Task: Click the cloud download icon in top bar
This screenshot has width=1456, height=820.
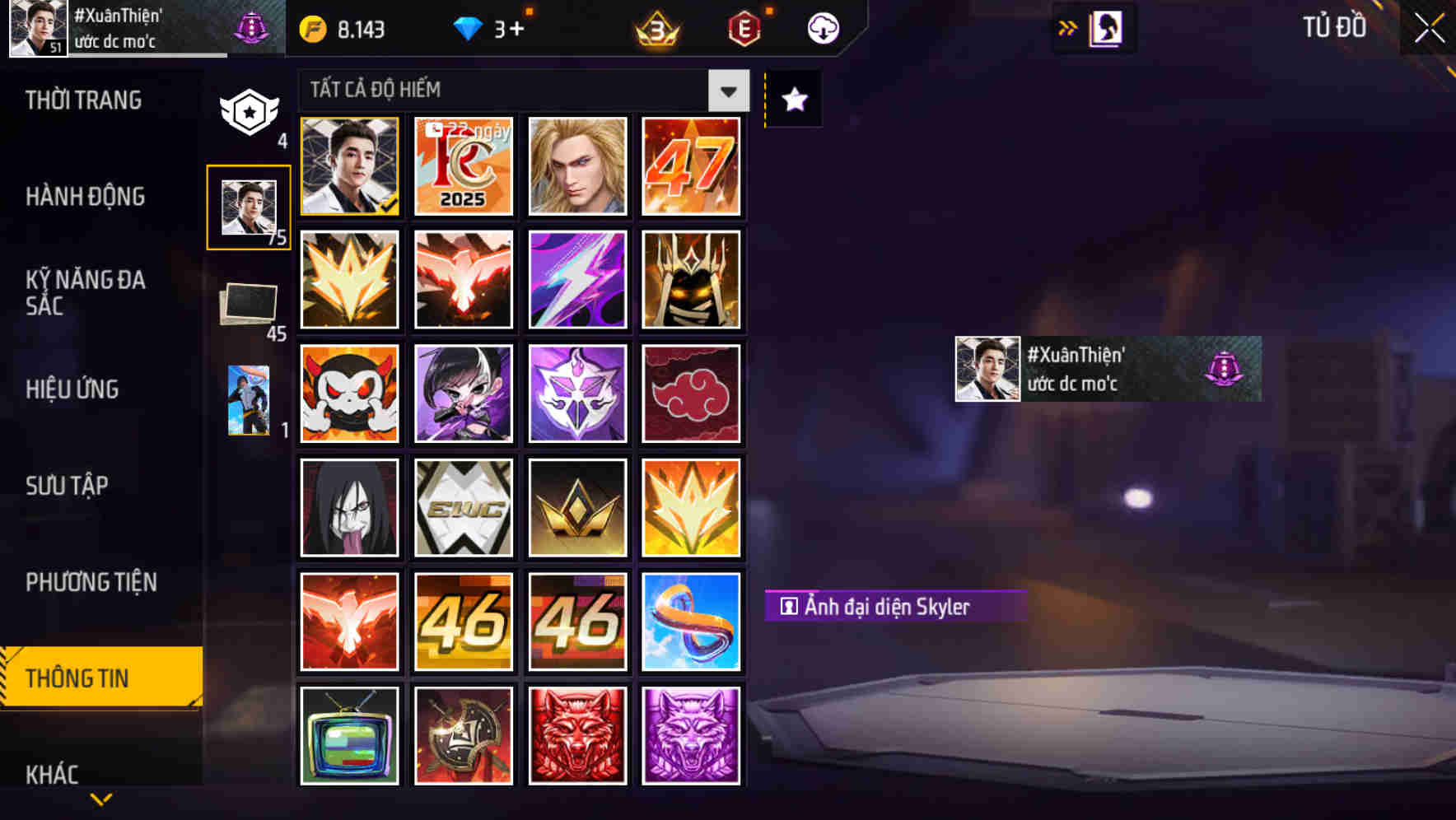Action: click(821, 27)
